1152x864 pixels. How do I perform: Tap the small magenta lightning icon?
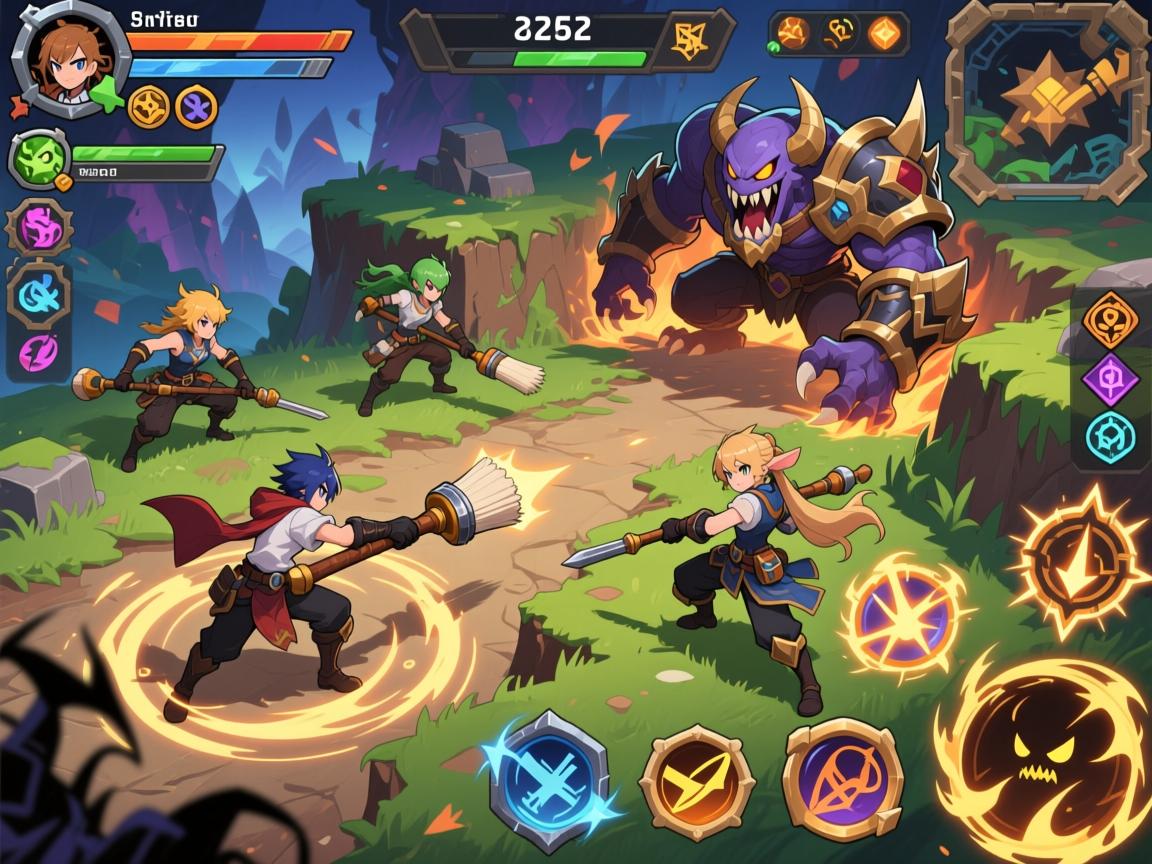point(40,351)
